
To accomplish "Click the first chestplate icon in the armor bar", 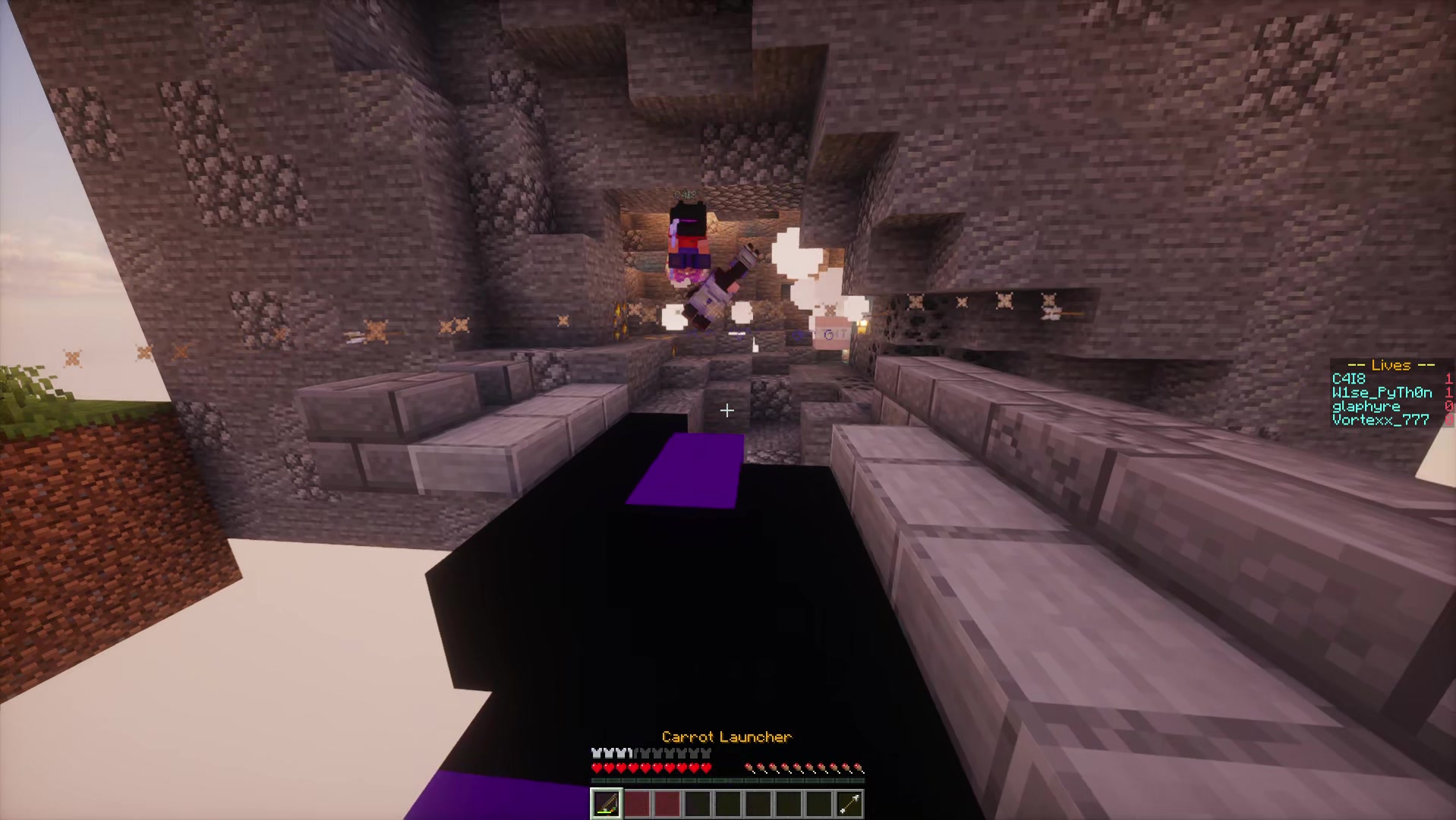I will pos(597,753).
